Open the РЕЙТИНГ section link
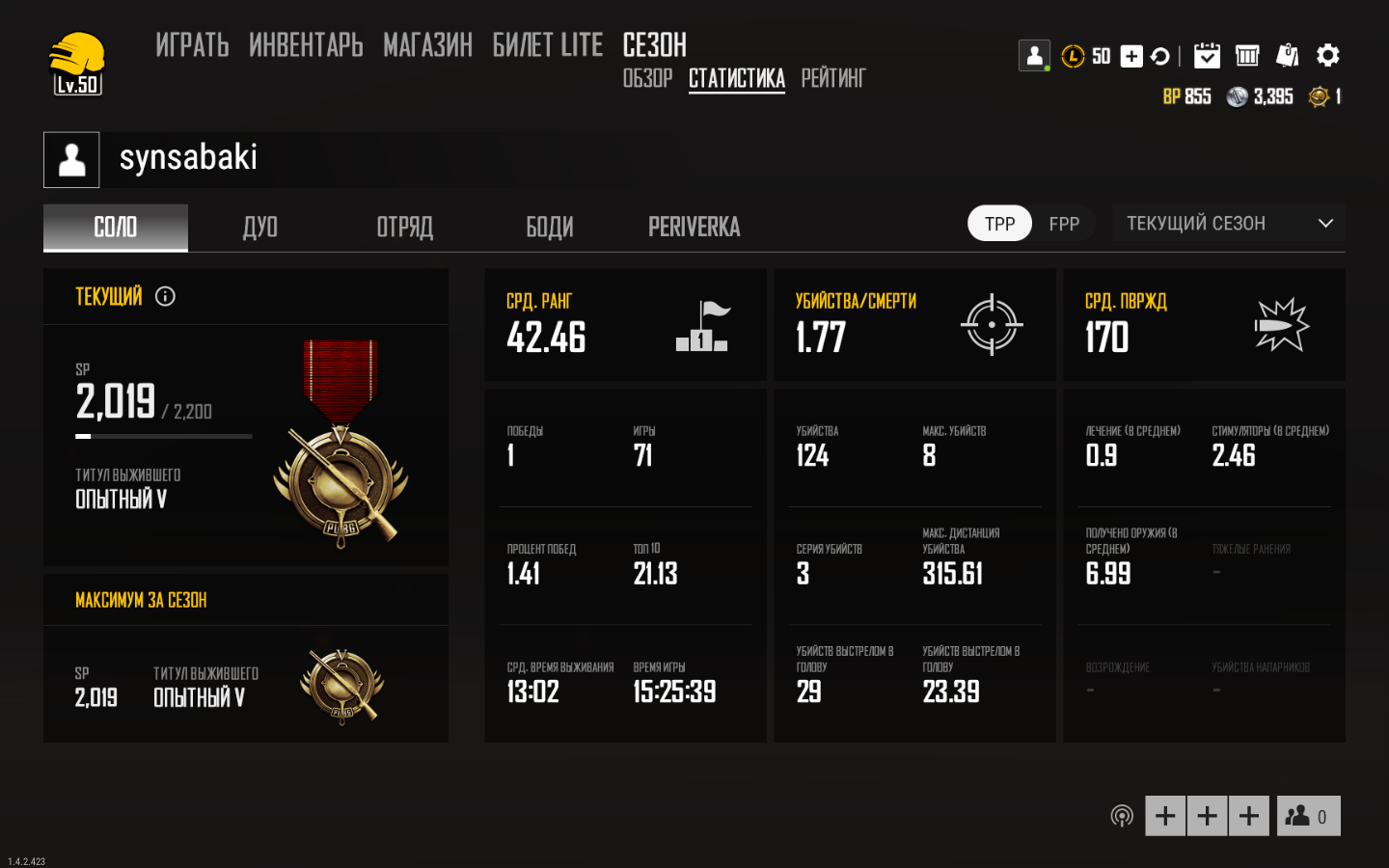 pyautogui.click(x=832, y=78)
